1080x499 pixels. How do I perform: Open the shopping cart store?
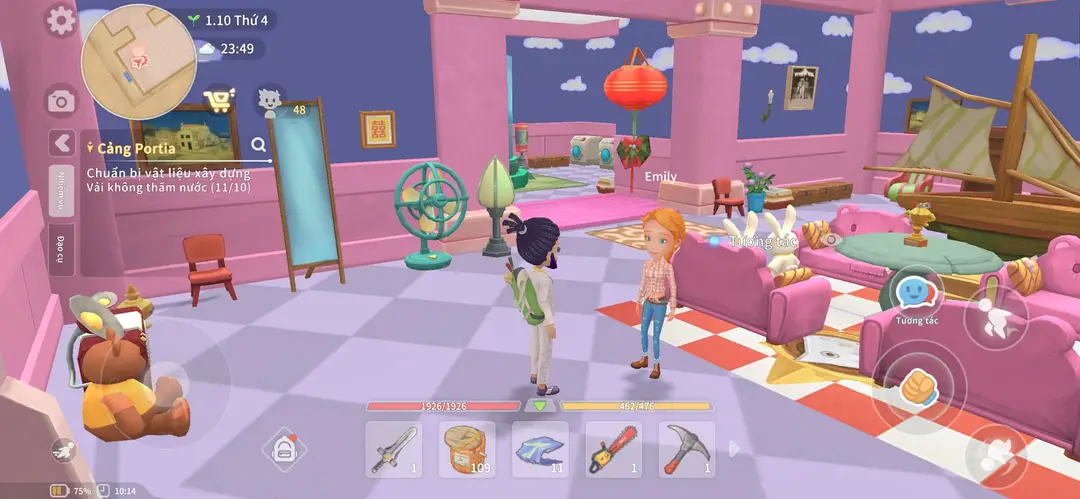pos(218,100)
